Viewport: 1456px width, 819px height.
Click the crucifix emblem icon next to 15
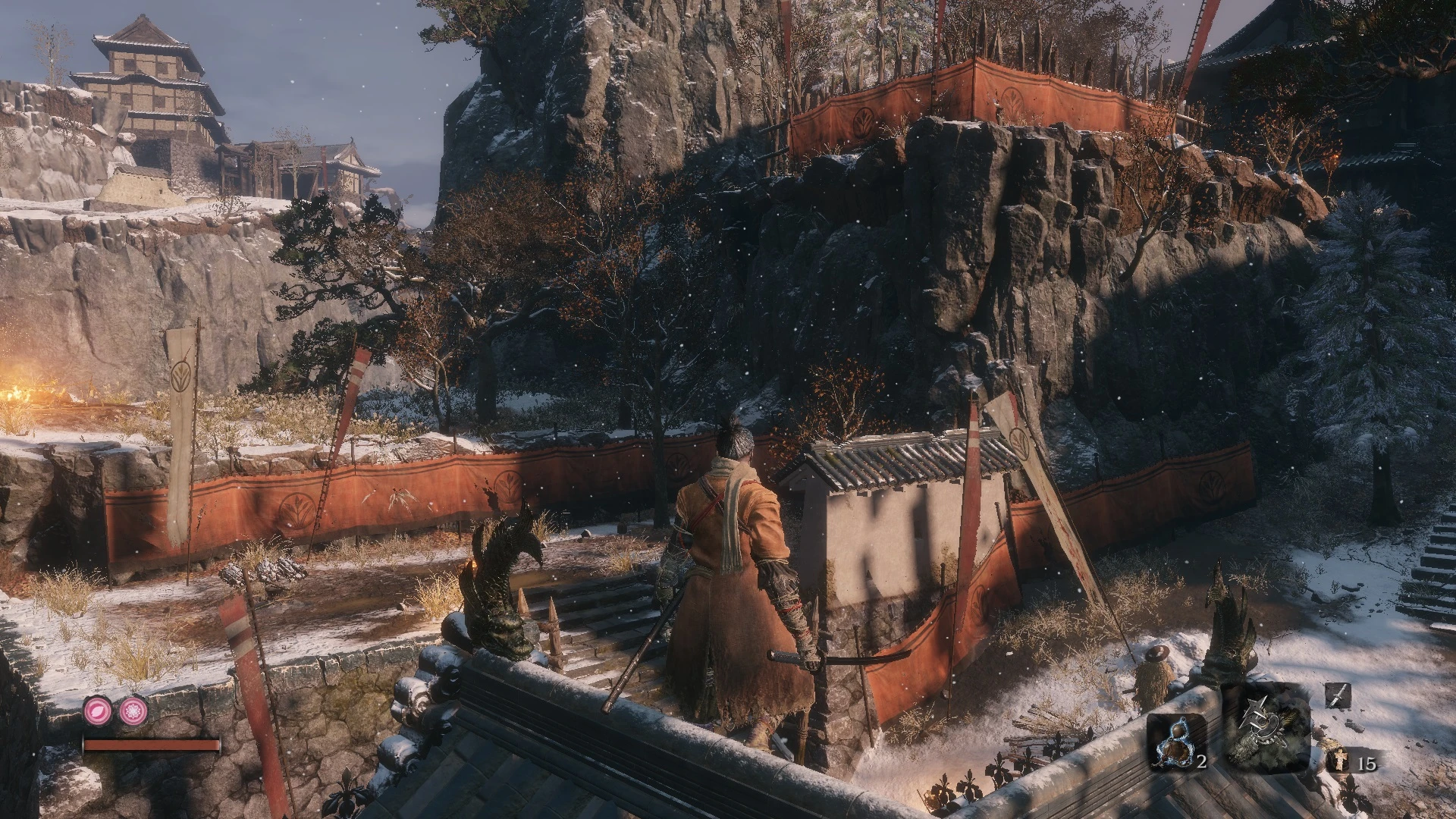tap(1341, 761)
